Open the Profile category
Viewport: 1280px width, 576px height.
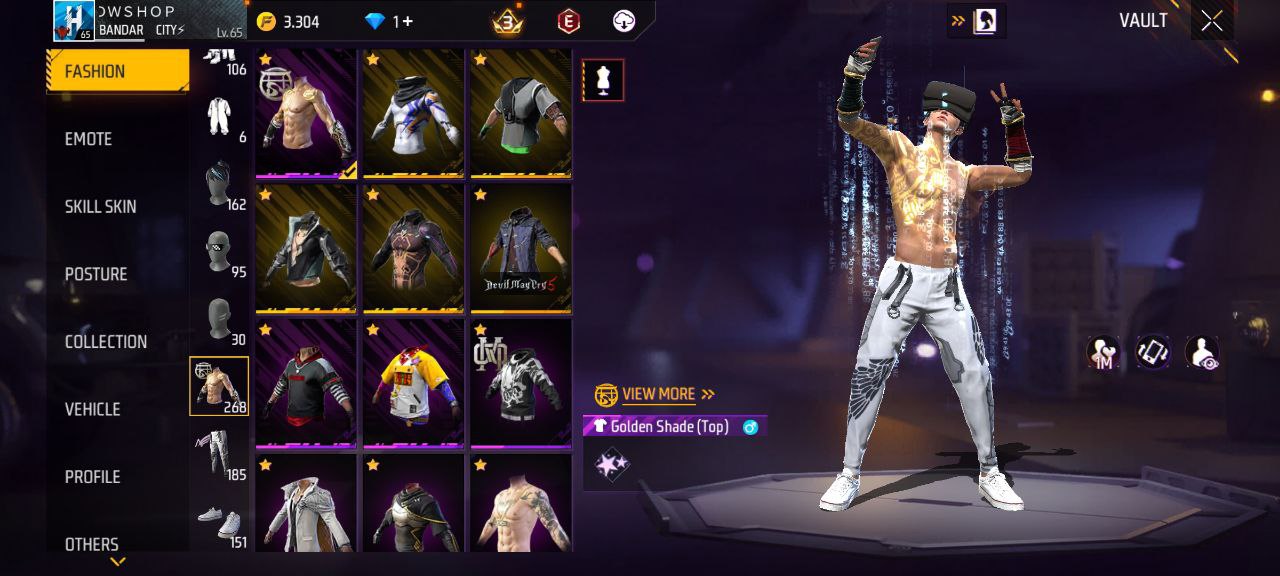click(92, 477)
